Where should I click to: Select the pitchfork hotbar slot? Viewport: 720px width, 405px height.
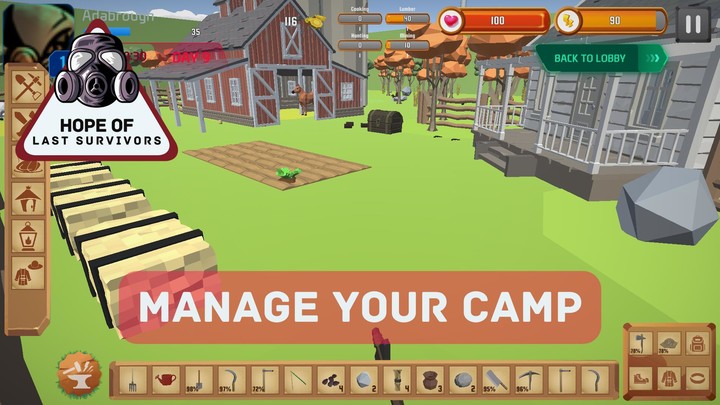coord(132,380)
